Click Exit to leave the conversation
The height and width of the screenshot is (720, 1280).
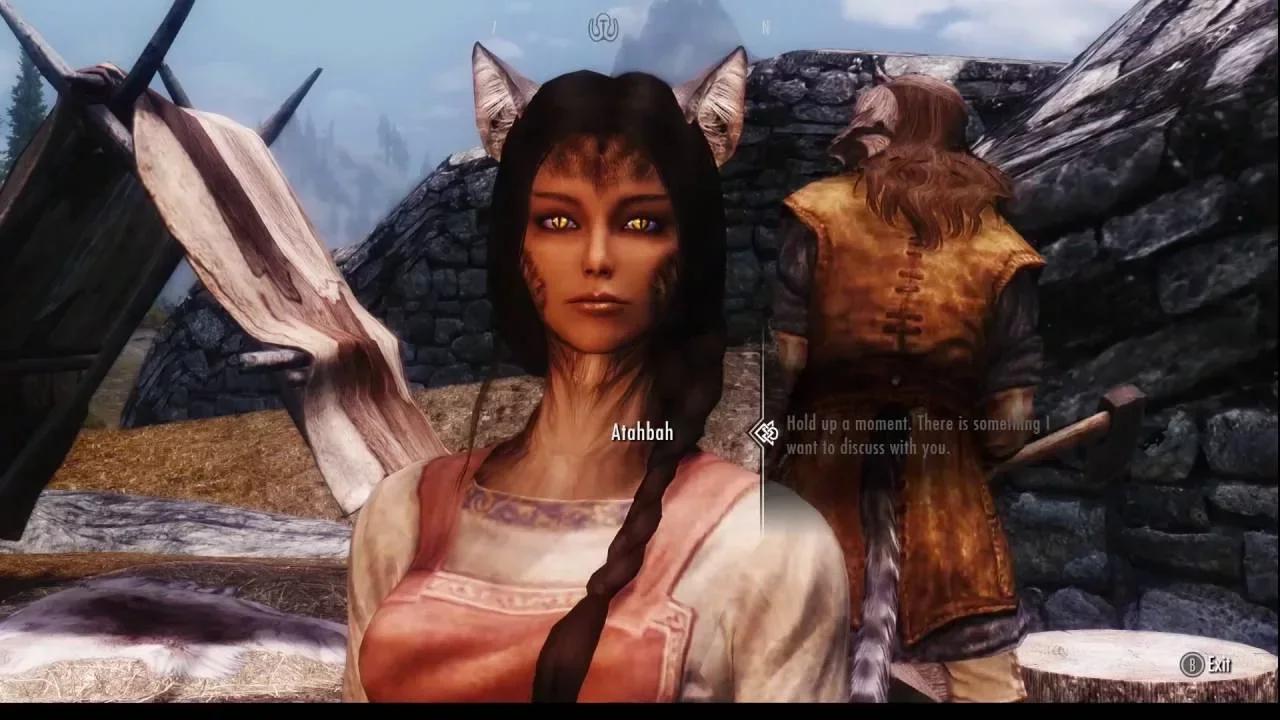coord(1218,661)
